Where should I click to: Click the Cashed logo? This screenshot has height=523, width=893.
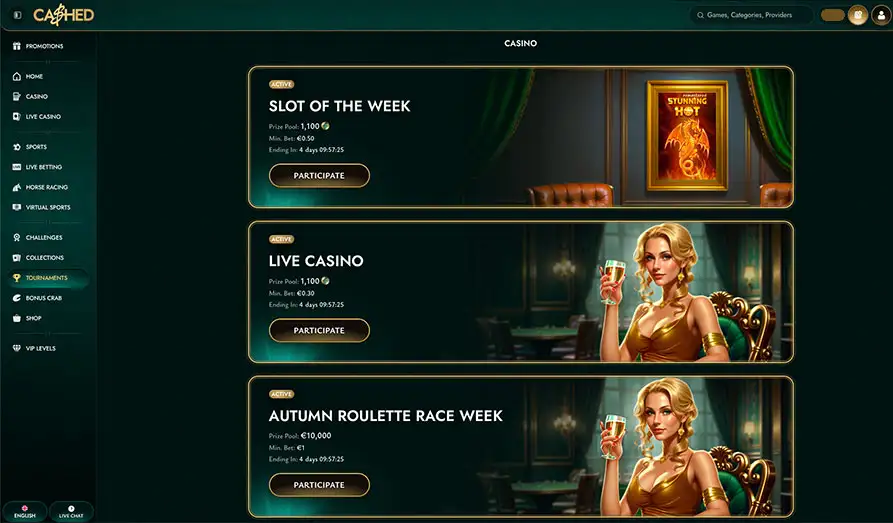point(65,15)
